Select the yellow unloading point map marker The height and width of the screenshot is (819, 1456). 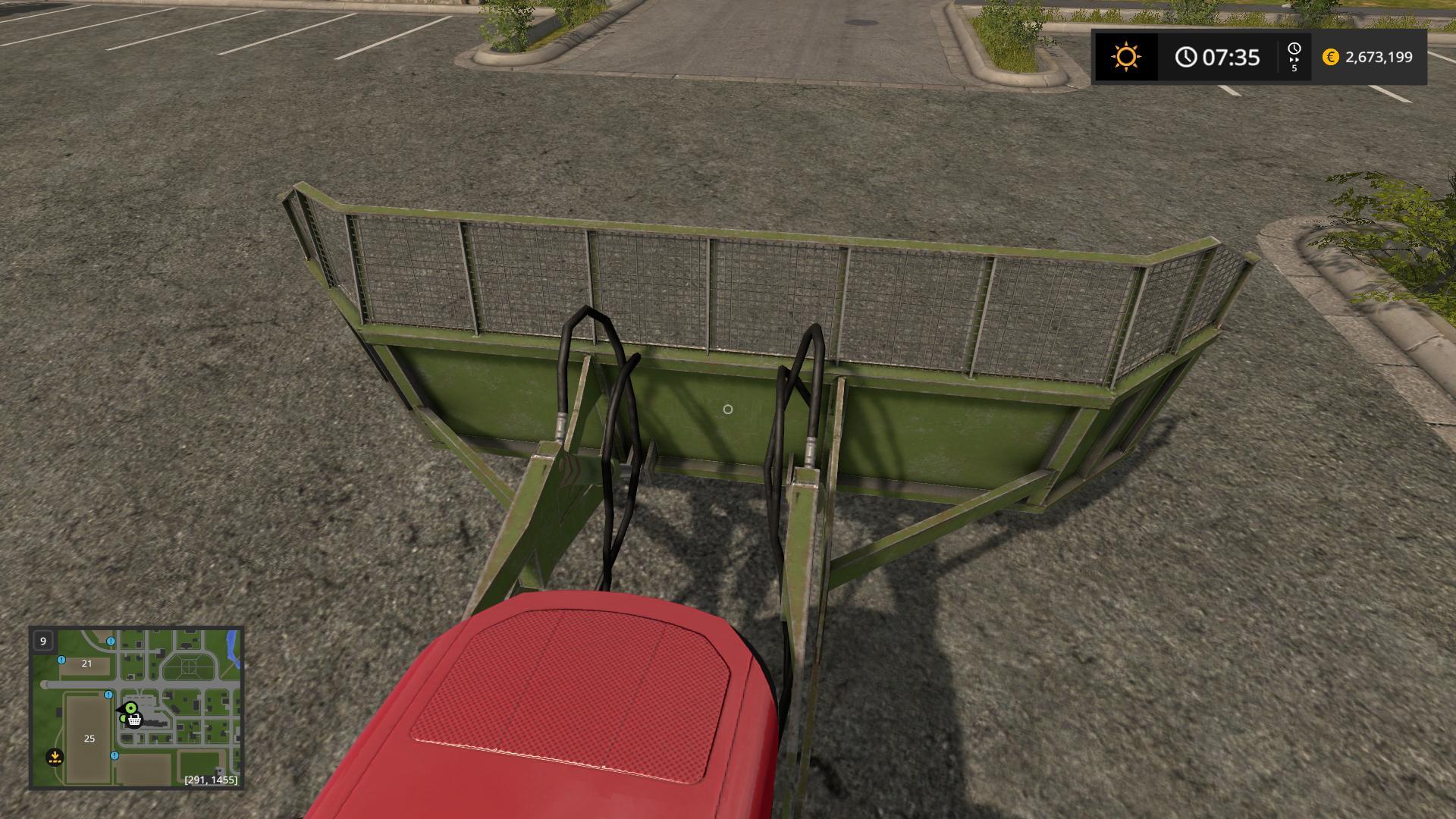click(55, 756)
